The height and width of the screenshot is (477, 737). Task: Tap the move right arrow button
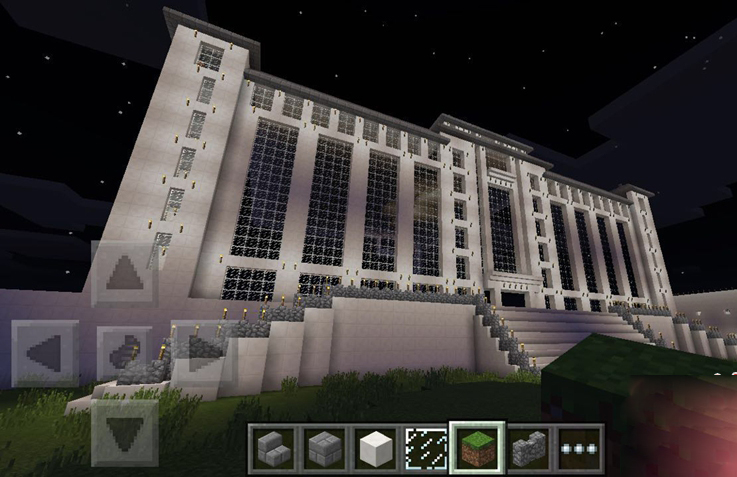point(203,353)
